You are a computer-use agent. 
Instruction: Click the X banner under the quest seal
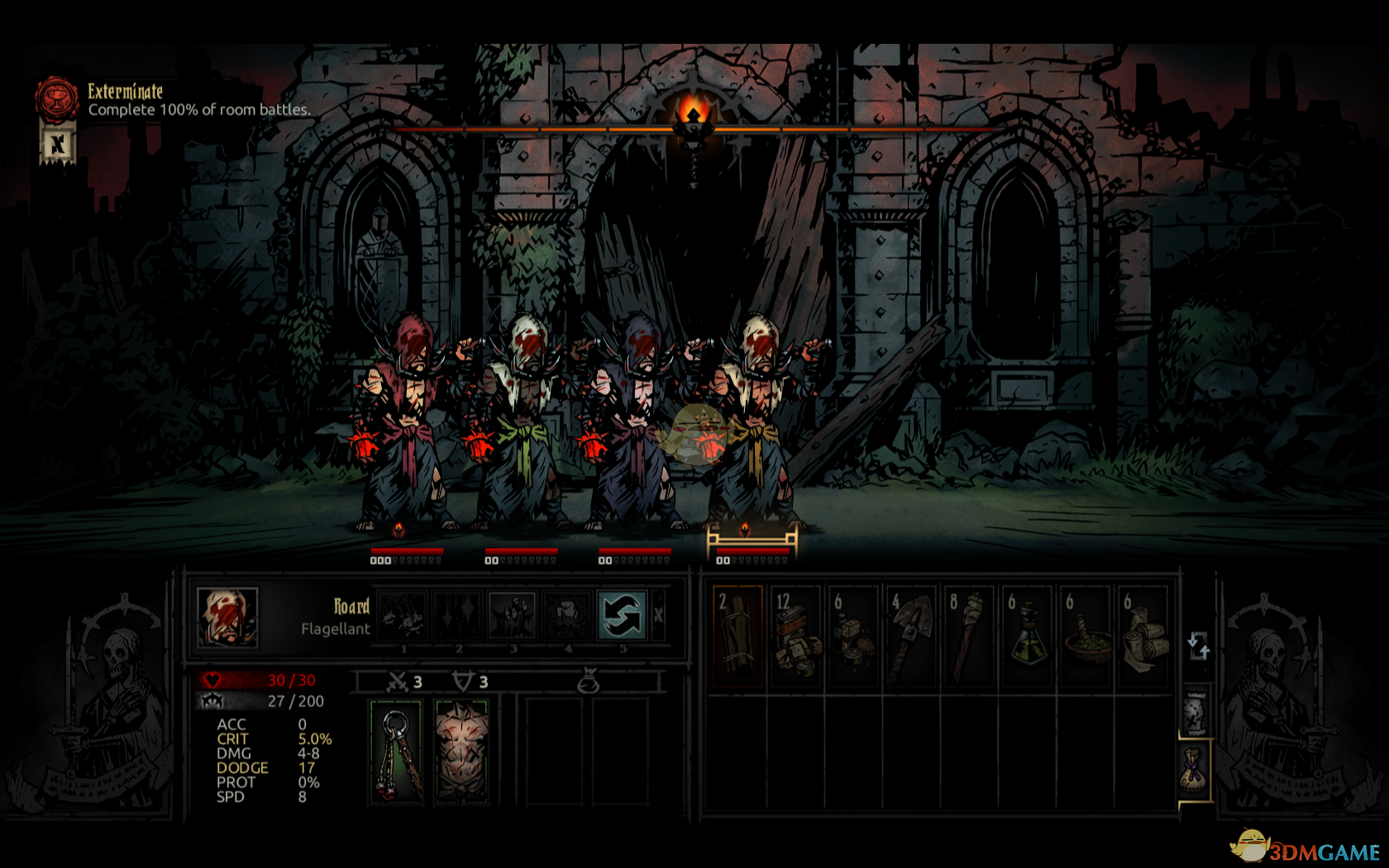coord(57,145)
